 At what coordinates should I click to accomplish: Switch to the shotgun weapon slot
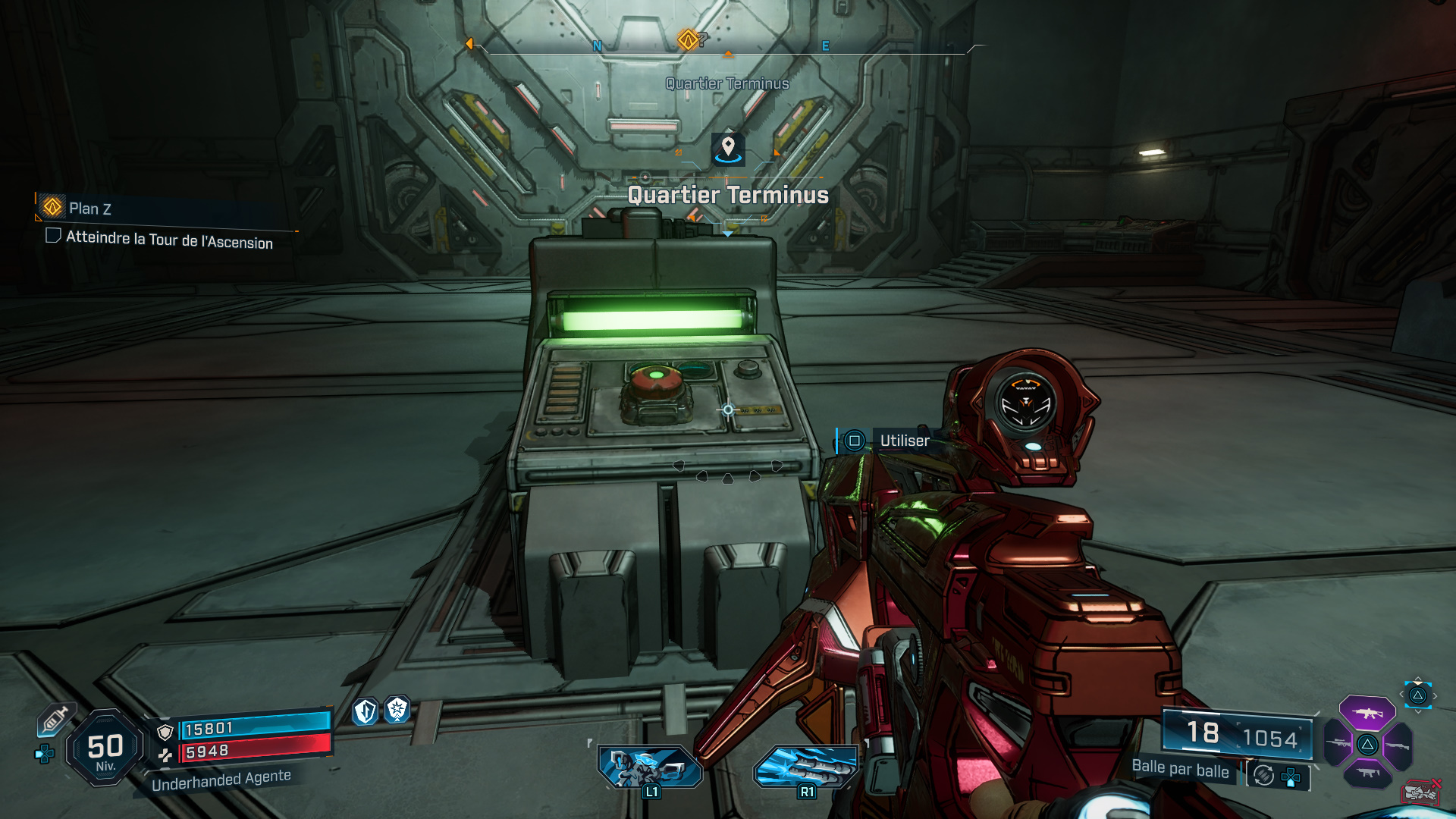pyautogui.click(x=1398, y=746)
